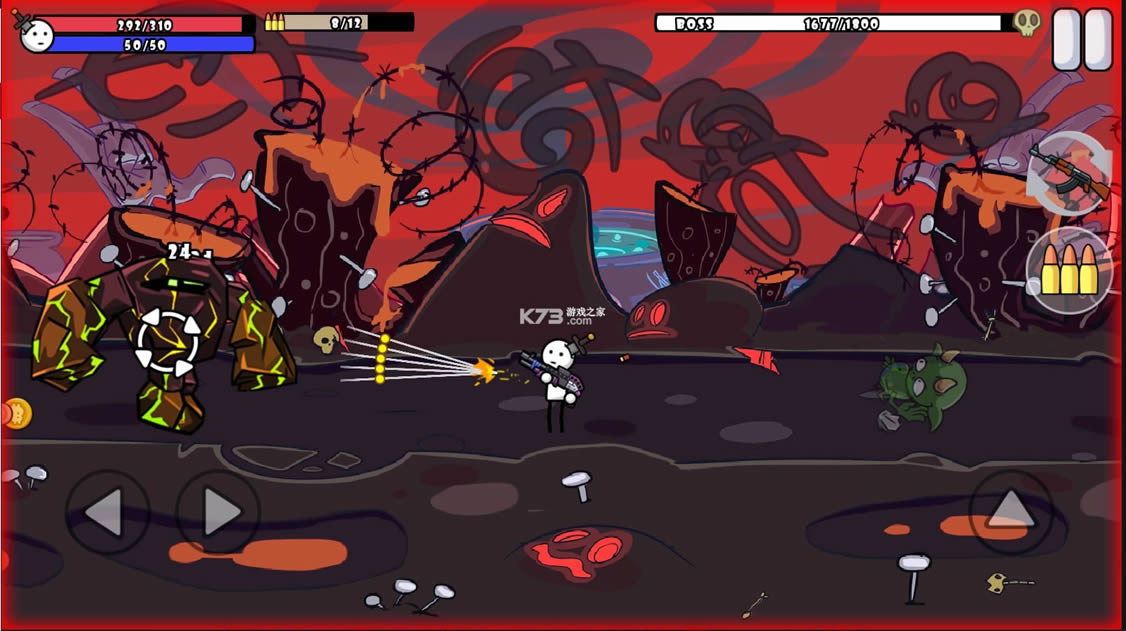Pause the game with the top-right button
1126x631 pixels.
(x=1082, y=40)
